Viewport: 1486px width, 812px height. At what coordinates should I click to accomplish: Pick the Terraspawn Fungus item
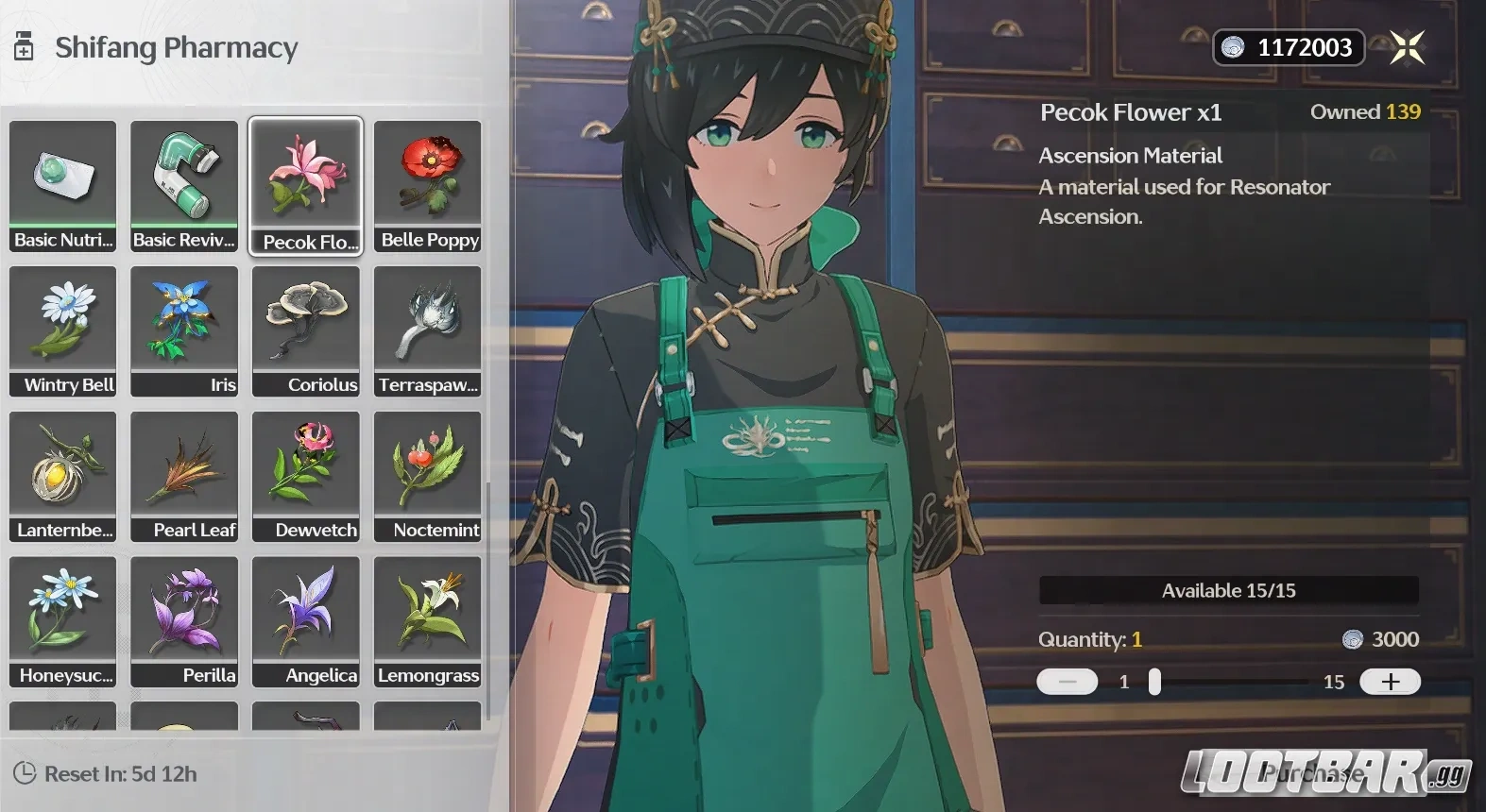tap(427, 330)
